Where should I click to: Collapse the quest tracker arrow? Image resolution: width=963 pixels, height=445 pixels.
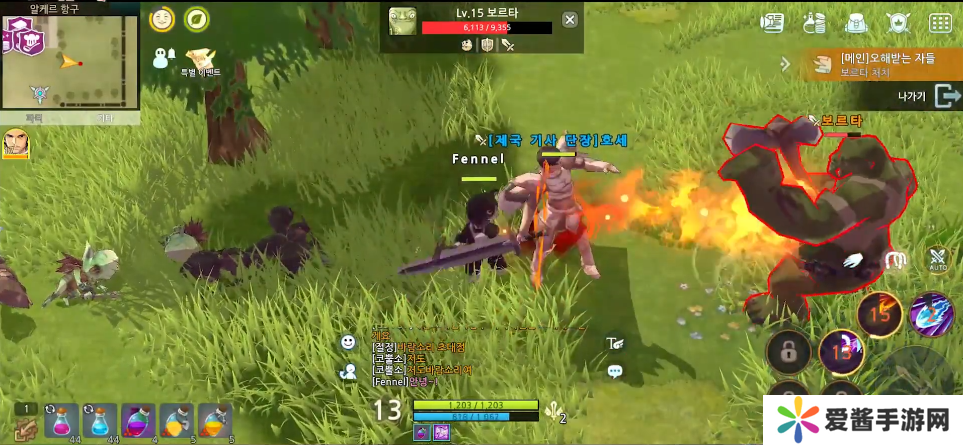pyautogui.click(x=786, y=64)
